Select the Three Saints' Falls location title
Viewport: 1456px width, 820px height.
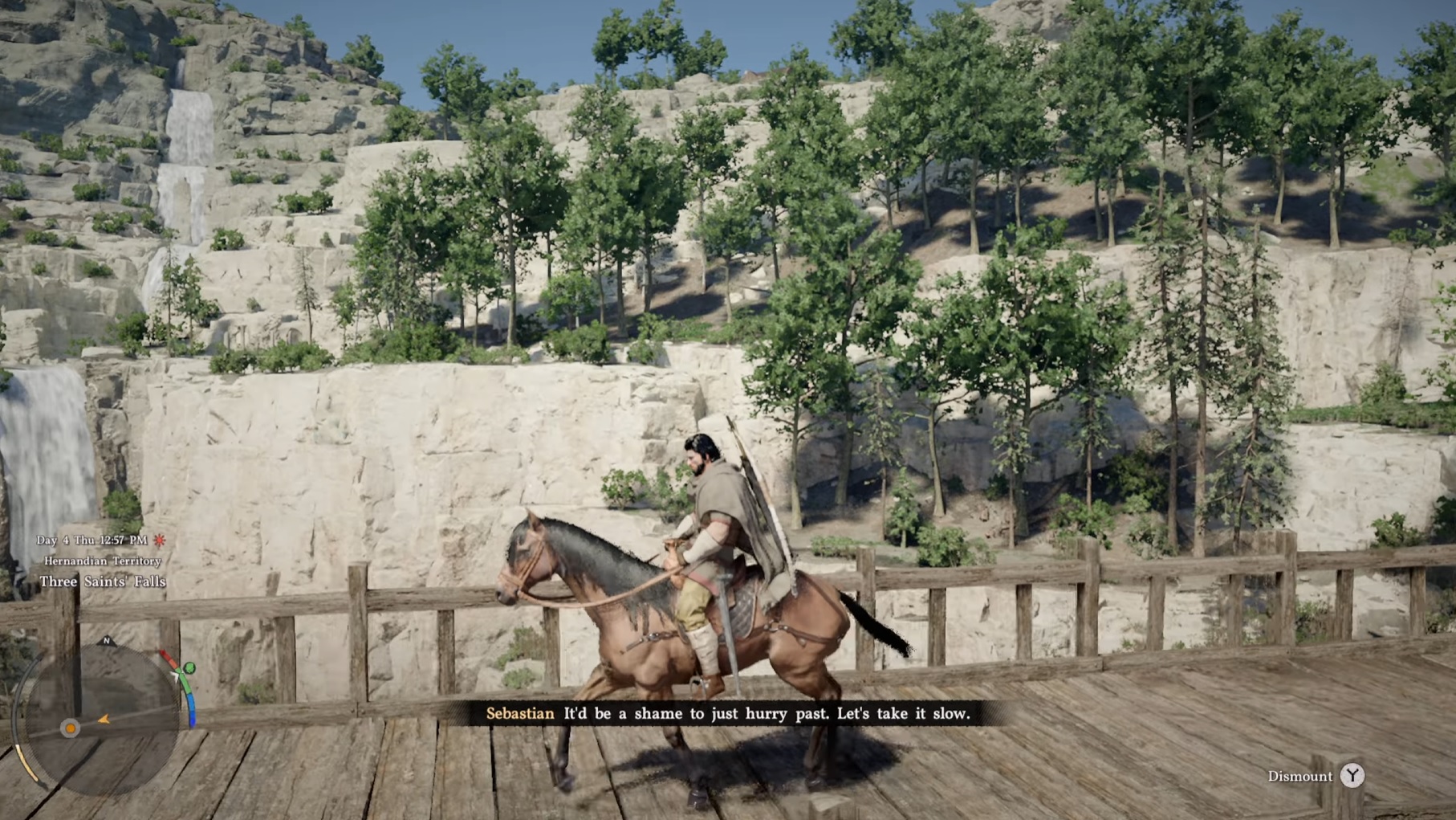click(104, 581)
